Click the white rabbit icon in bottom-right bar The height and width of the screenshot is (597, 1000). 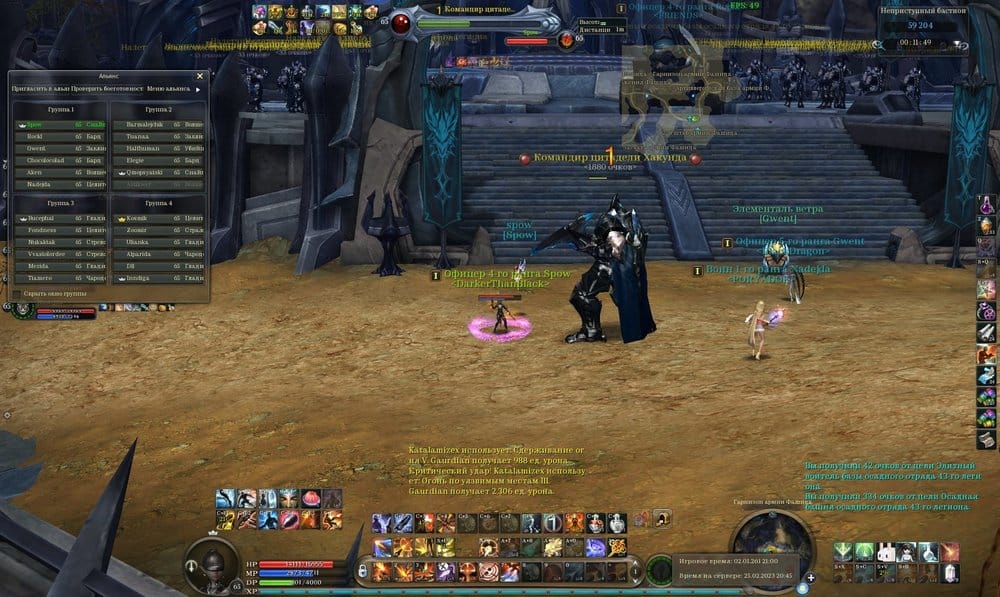coord(884,551)
